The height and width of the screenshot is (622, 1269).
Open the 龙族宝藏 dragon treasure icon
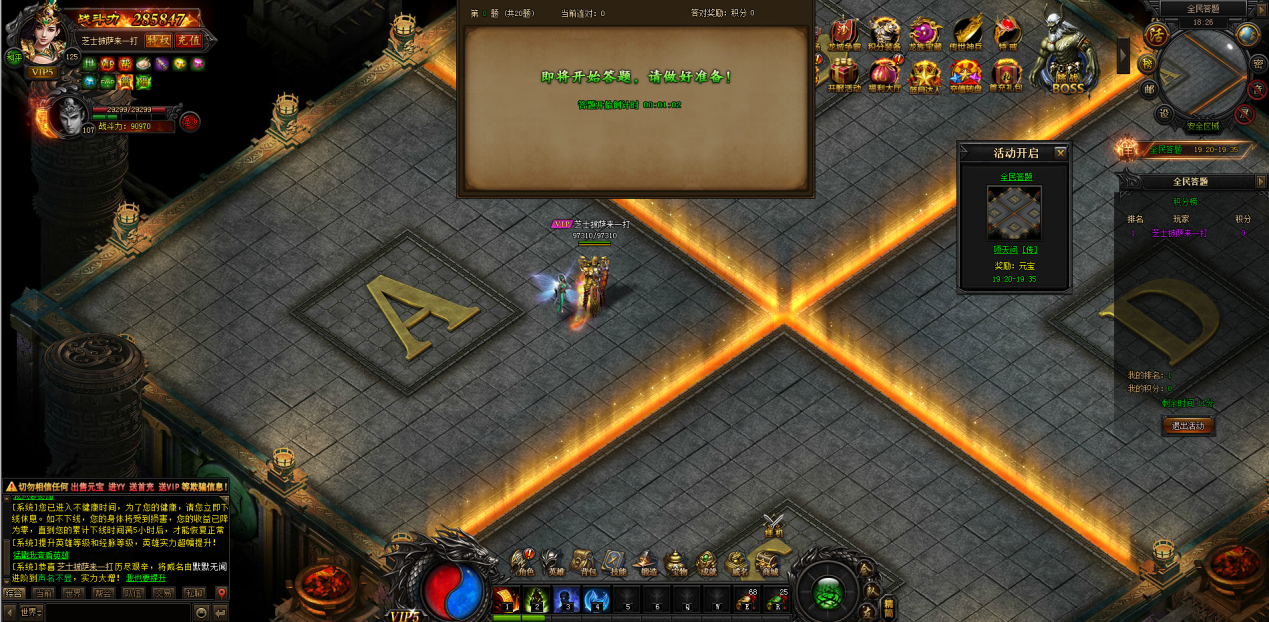click(x=924, y=34)
